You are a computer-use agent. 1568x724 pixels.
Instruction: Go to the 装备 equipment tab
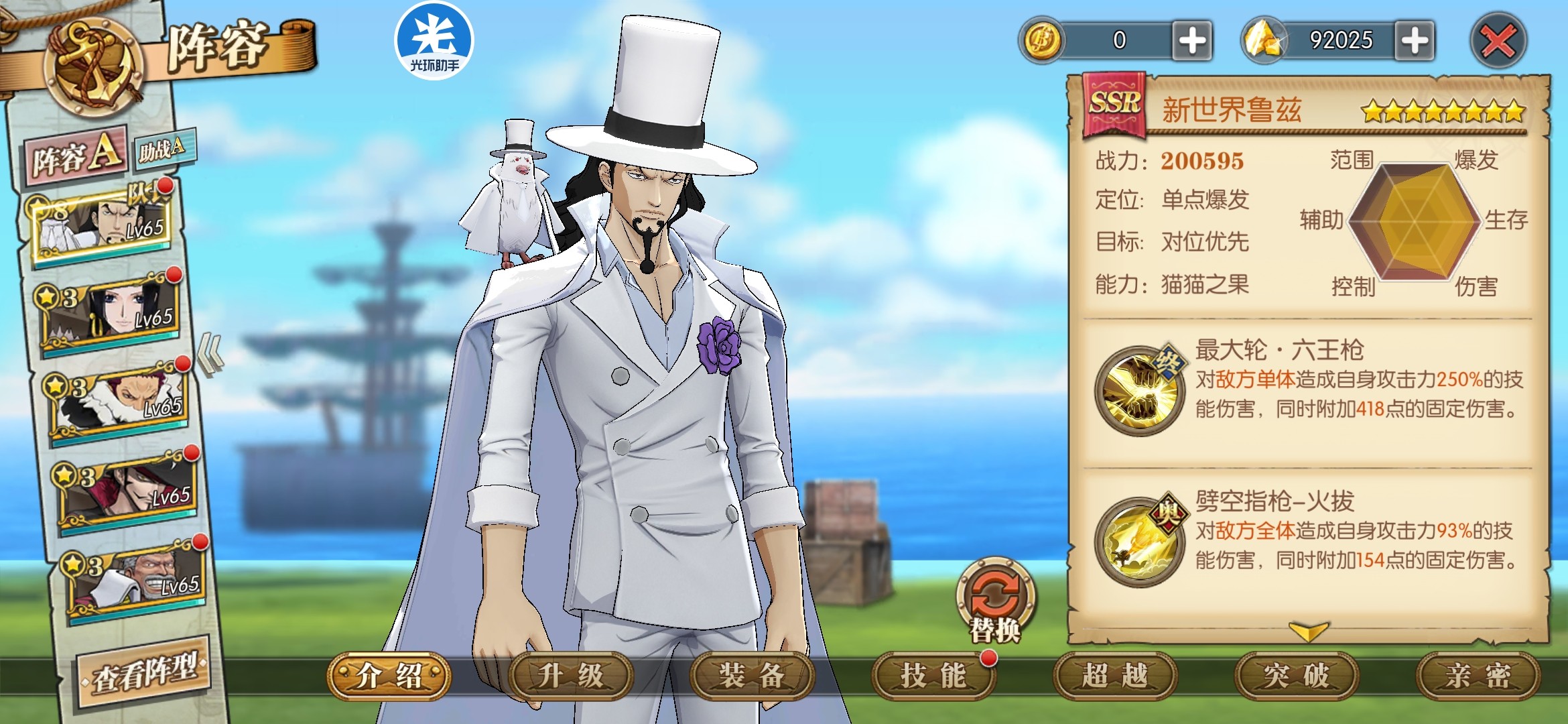(x=752, y=676)
